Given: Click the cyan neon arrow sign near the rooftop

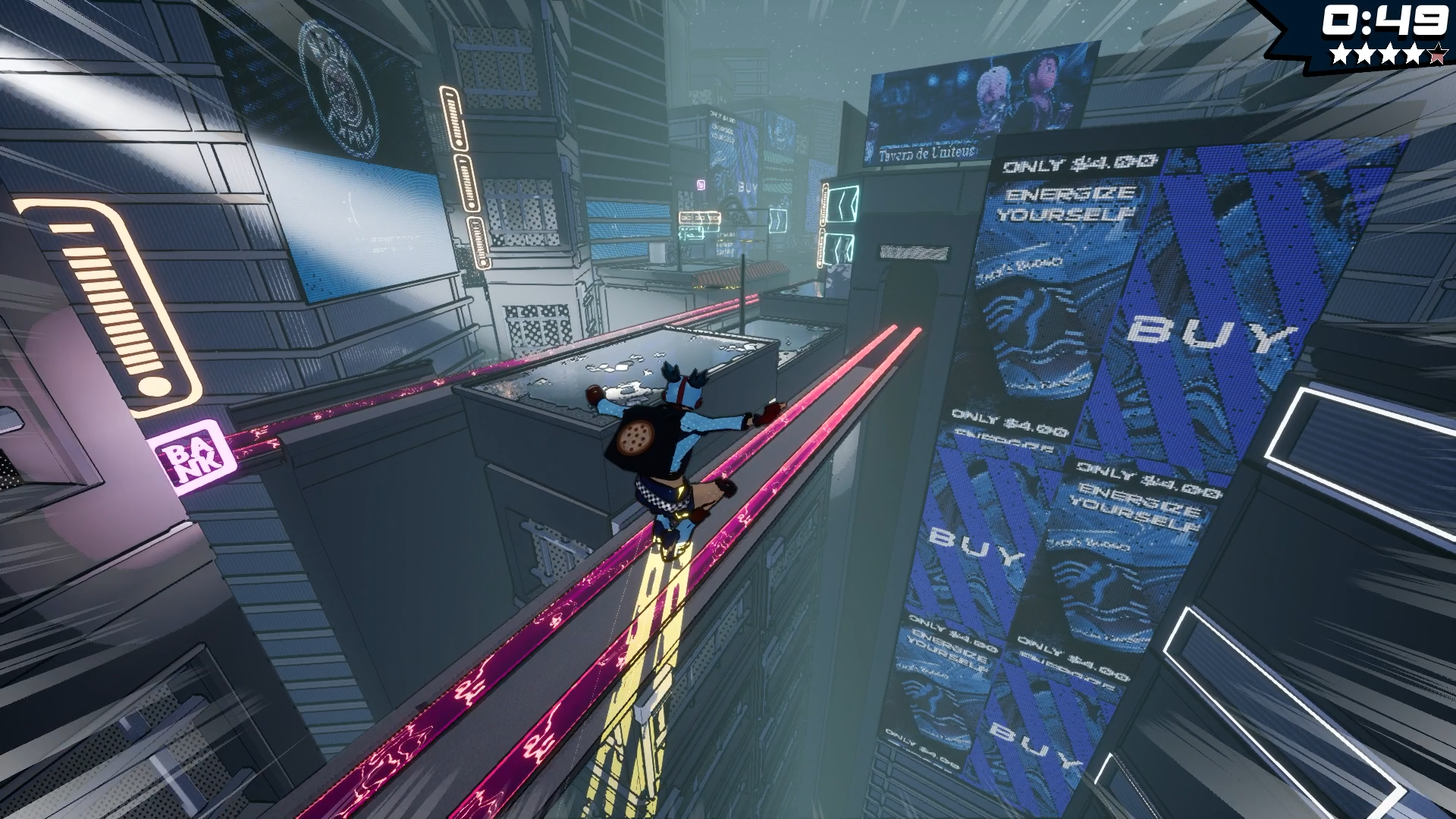Looking at the screenshot, I should coord(779,220).
